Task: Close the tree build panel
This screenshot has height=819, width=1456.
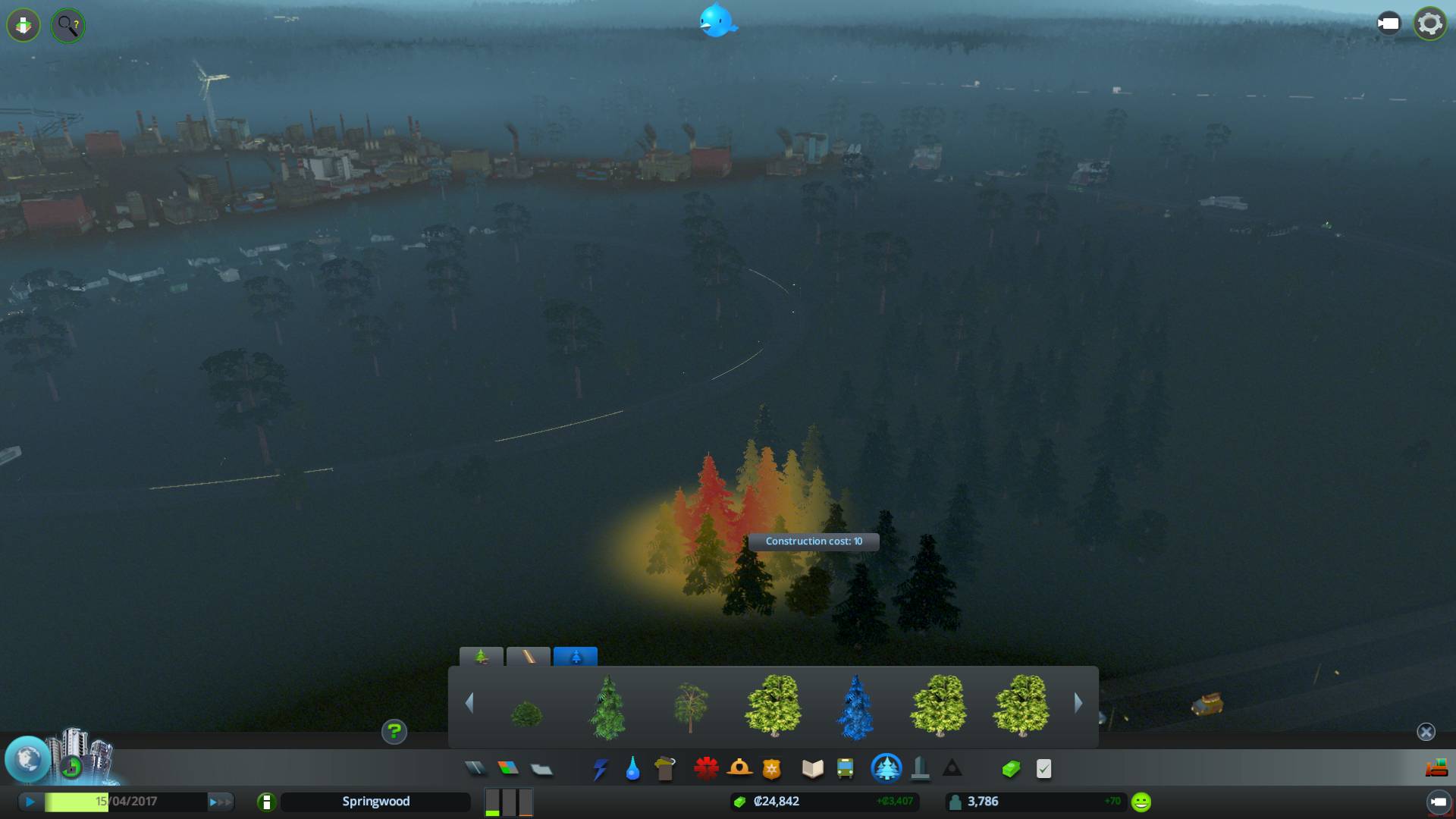Action: 1426,732
